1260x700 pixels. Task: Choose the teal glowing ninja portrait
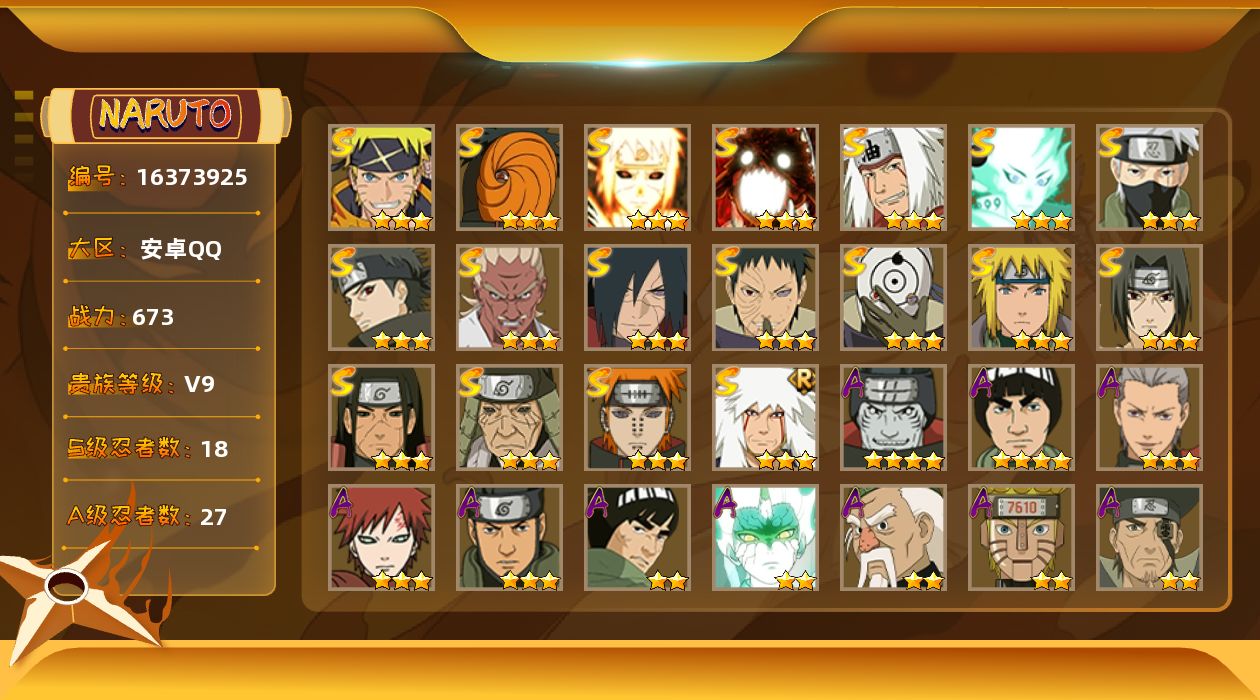point(1021,177)
